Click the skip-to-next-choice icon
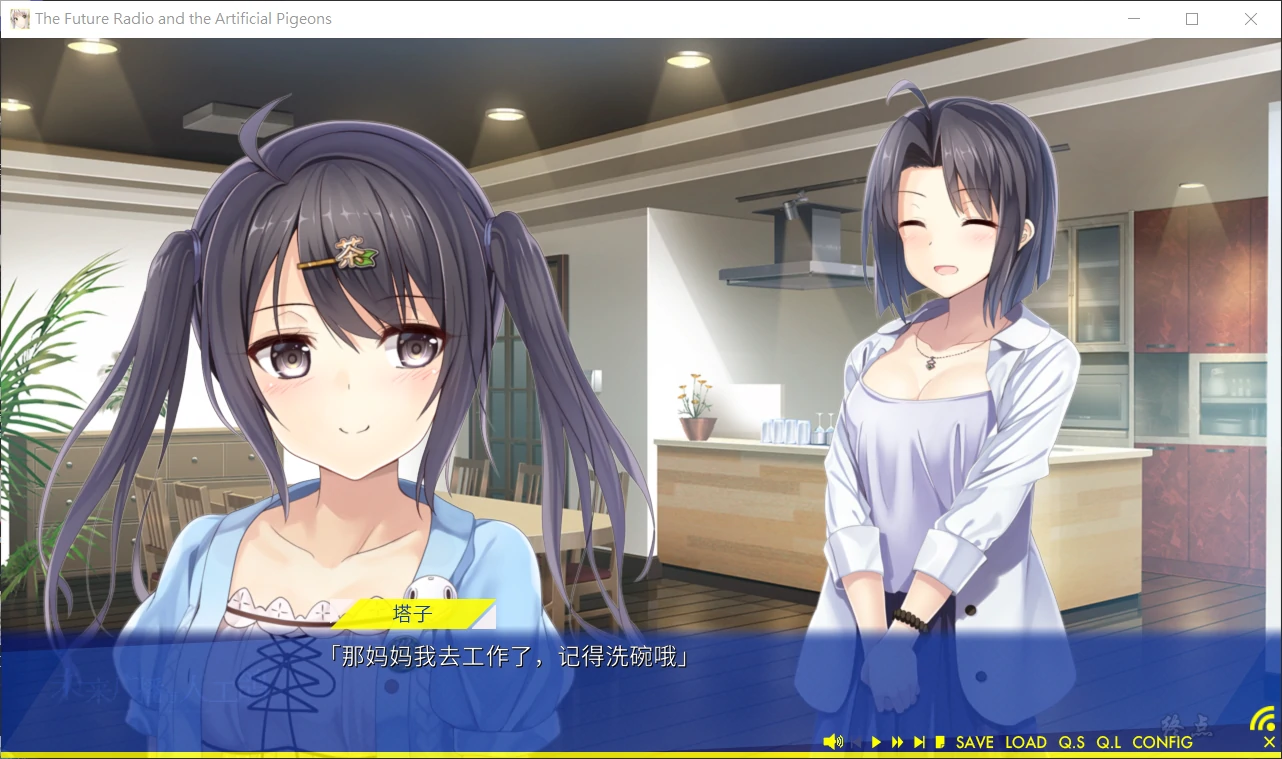1282x759 pixels. click(x=919, y=741)
